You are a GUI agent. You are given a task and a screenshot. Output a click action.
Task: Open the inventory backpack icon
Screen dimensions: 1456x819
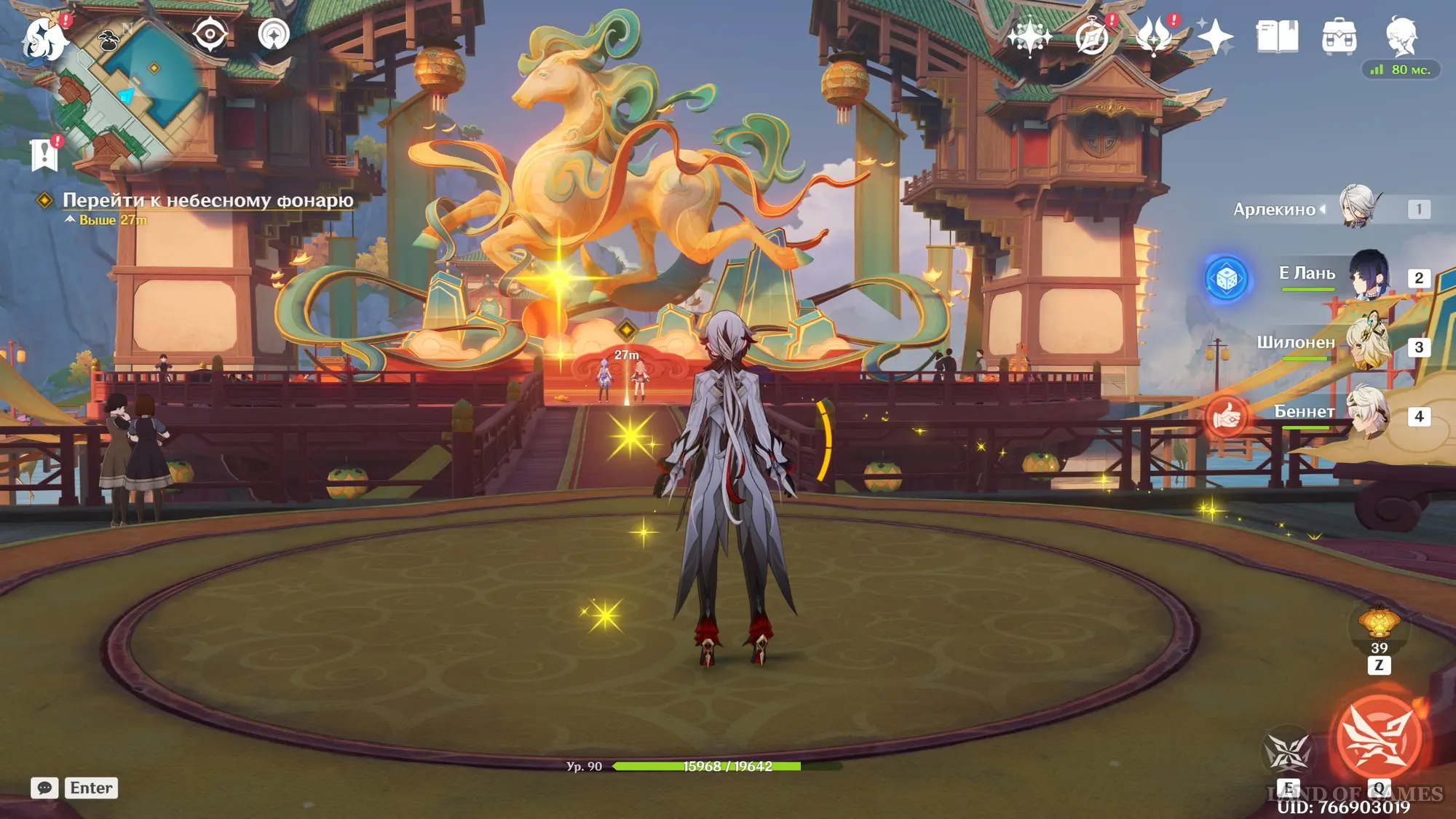pyautogui.click(x=1339, y=36)
